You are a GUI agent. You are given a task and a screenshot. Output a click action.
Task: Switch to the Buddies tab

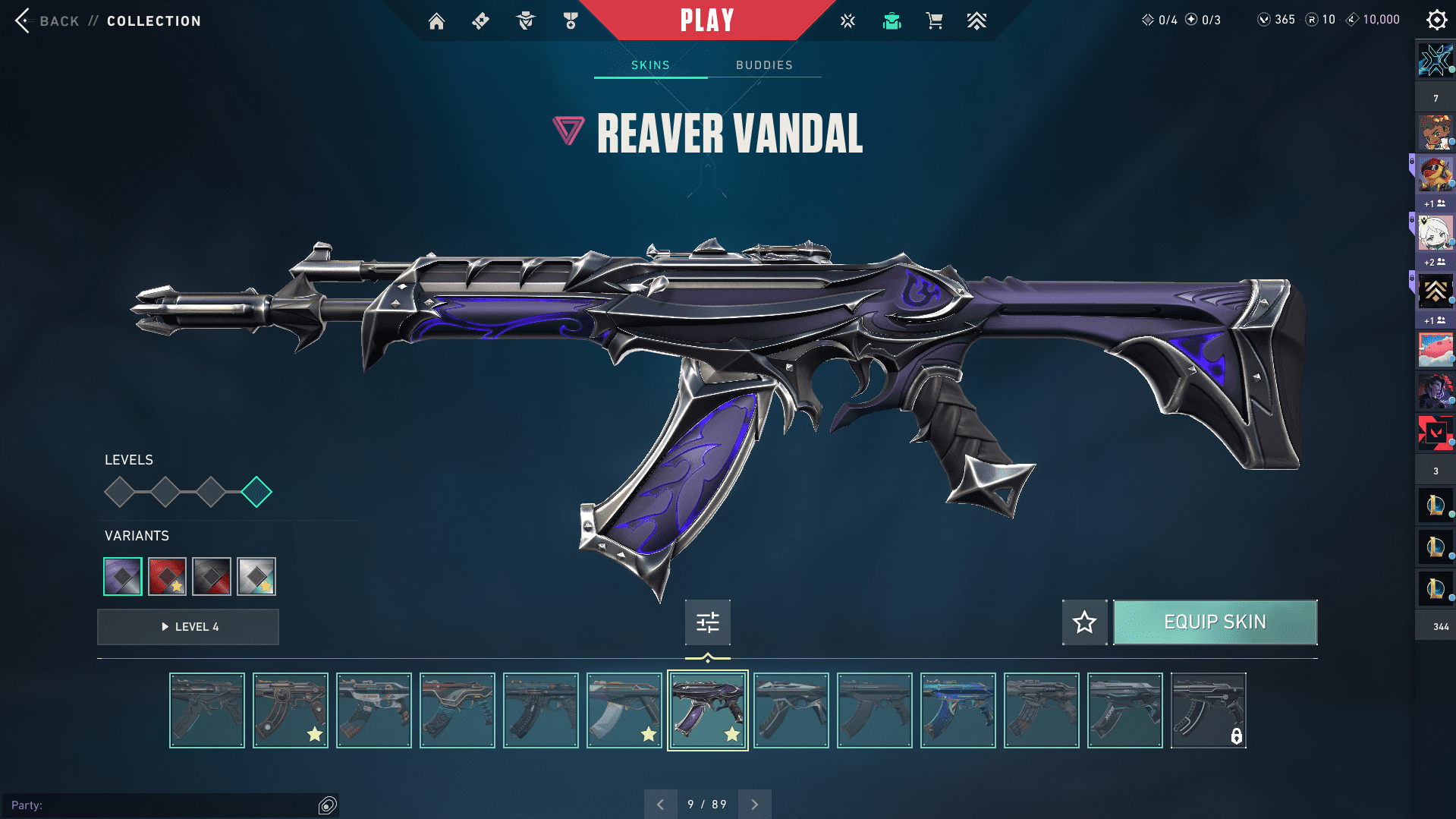764,65
